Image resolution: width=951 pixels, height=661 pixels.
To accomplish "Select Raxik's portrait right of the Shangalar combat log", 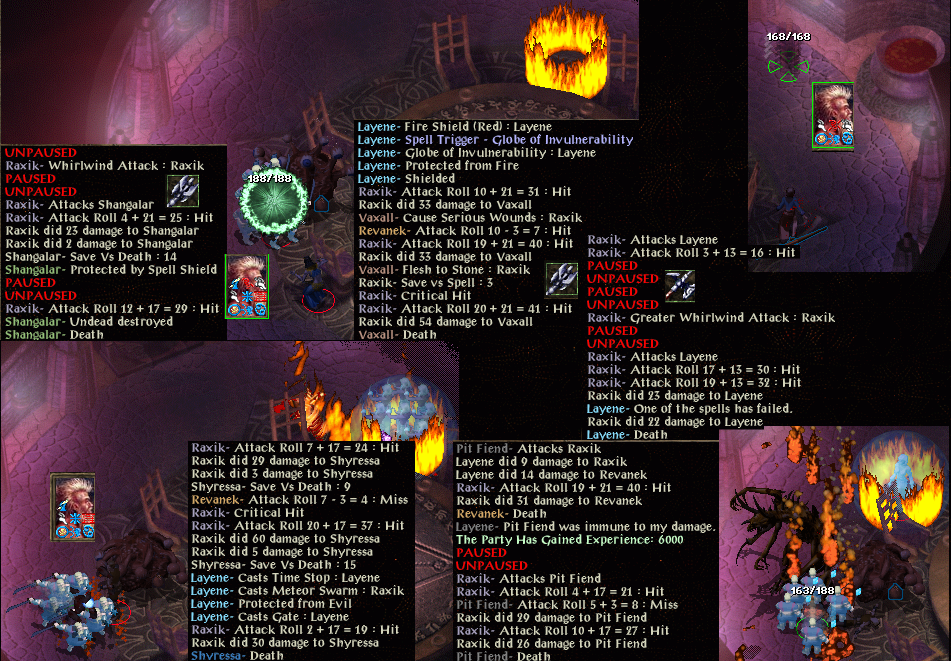I will (247, 286).
